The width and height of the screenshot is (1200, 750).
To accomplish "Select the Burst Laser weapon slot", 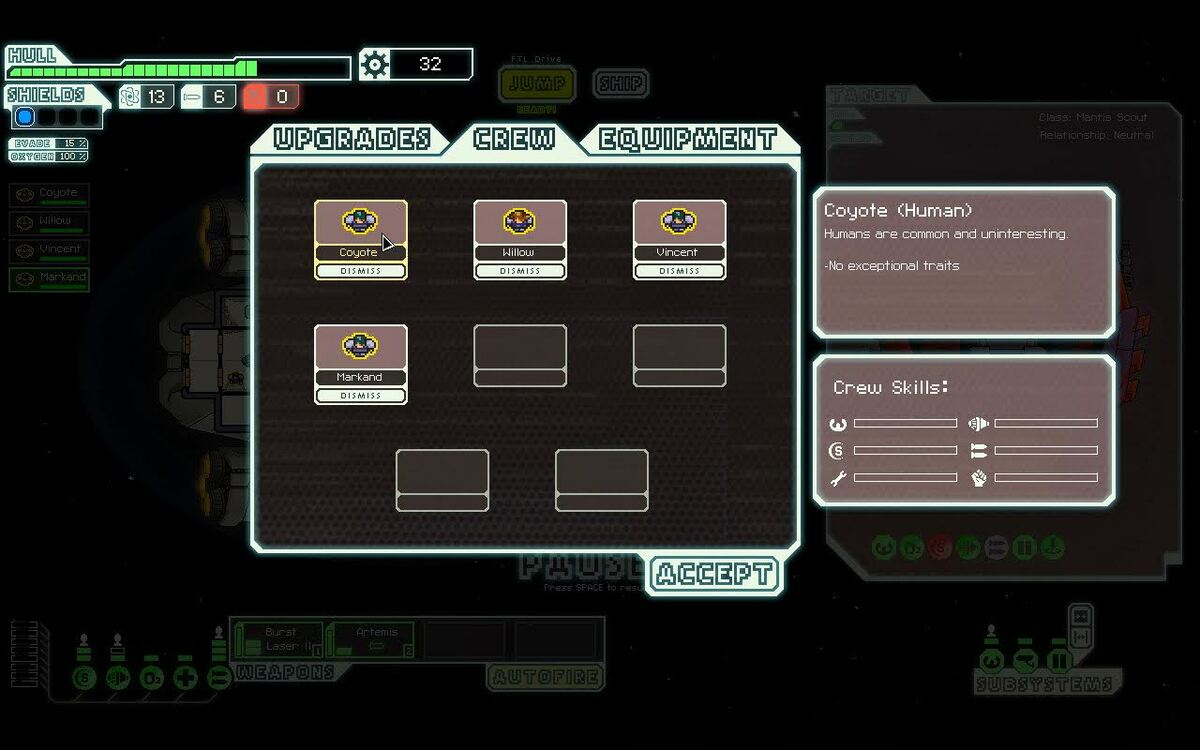I will [280, 640].
